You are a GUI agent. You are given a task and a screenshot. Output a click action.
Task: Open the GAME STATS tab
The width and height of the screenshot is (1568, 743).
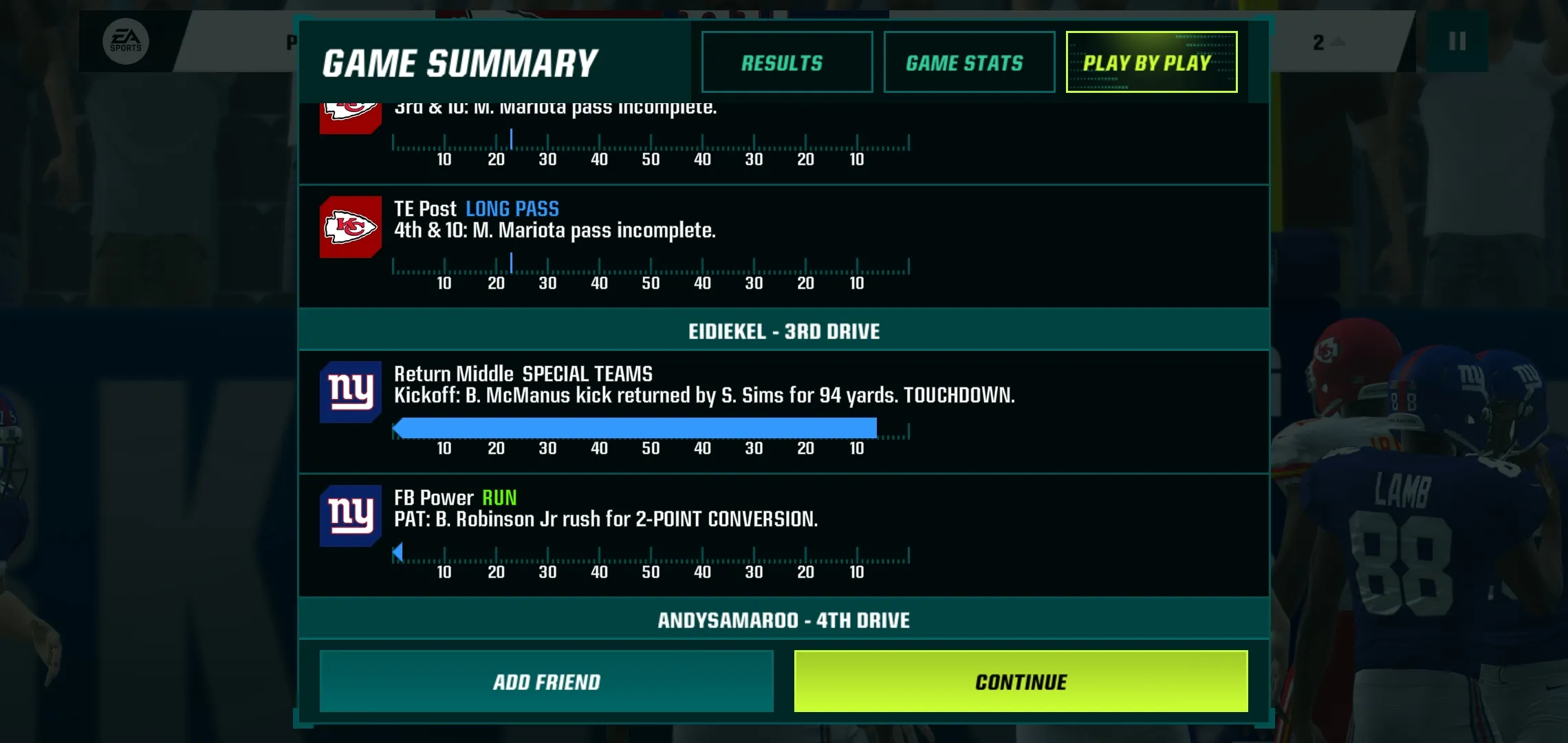968,62
